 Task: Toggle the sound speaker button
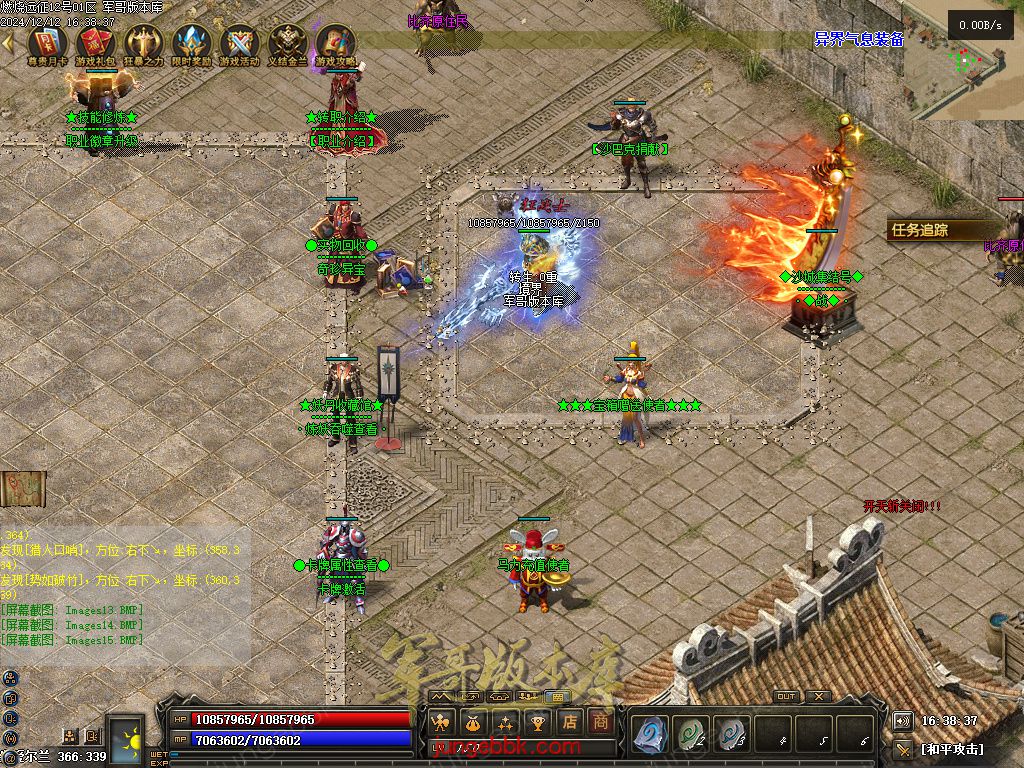[902, 721]
